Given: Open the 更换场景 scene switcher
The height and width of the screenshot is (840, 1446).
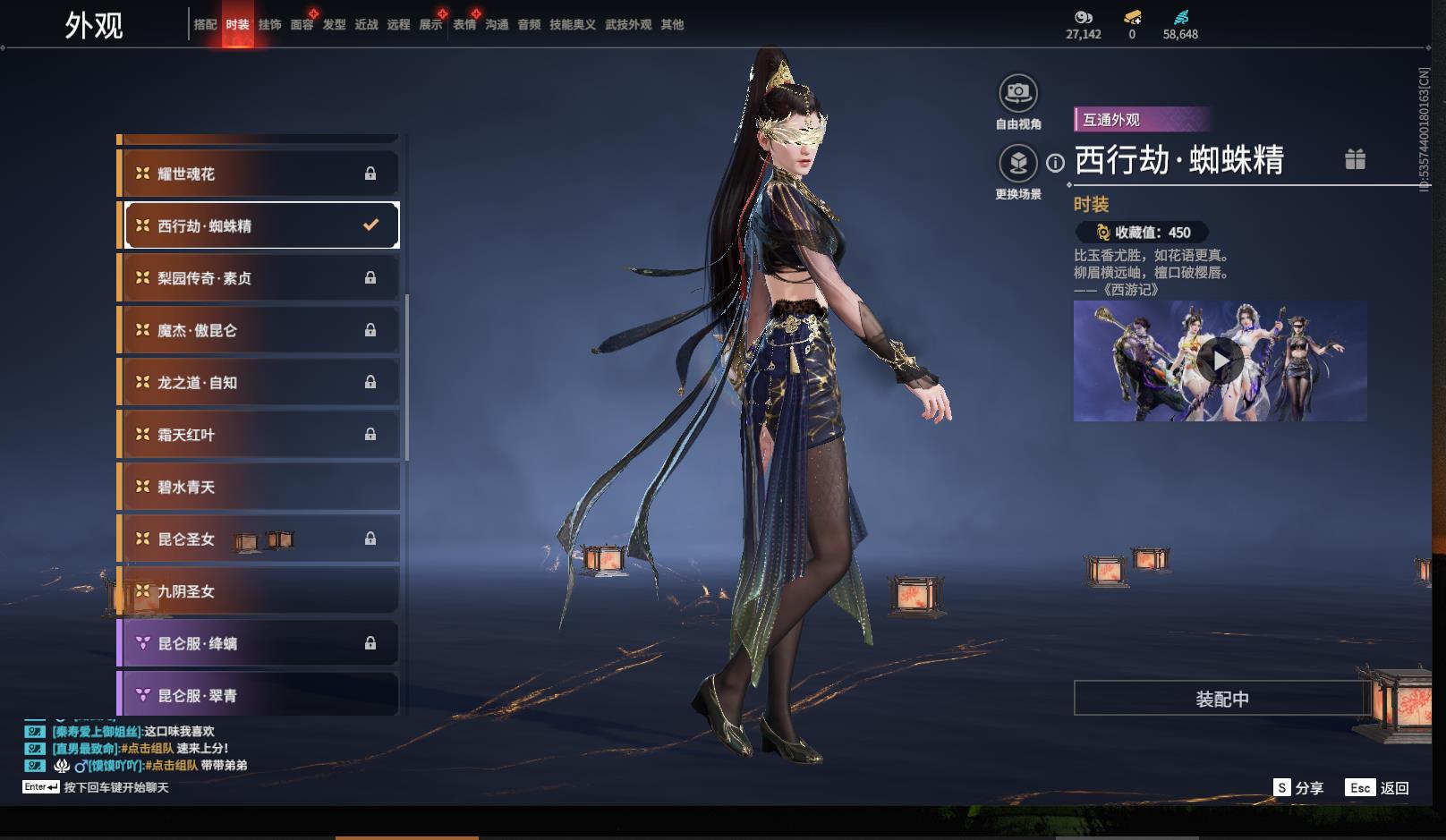Looking at the screenshot, I should point(1017,164).
